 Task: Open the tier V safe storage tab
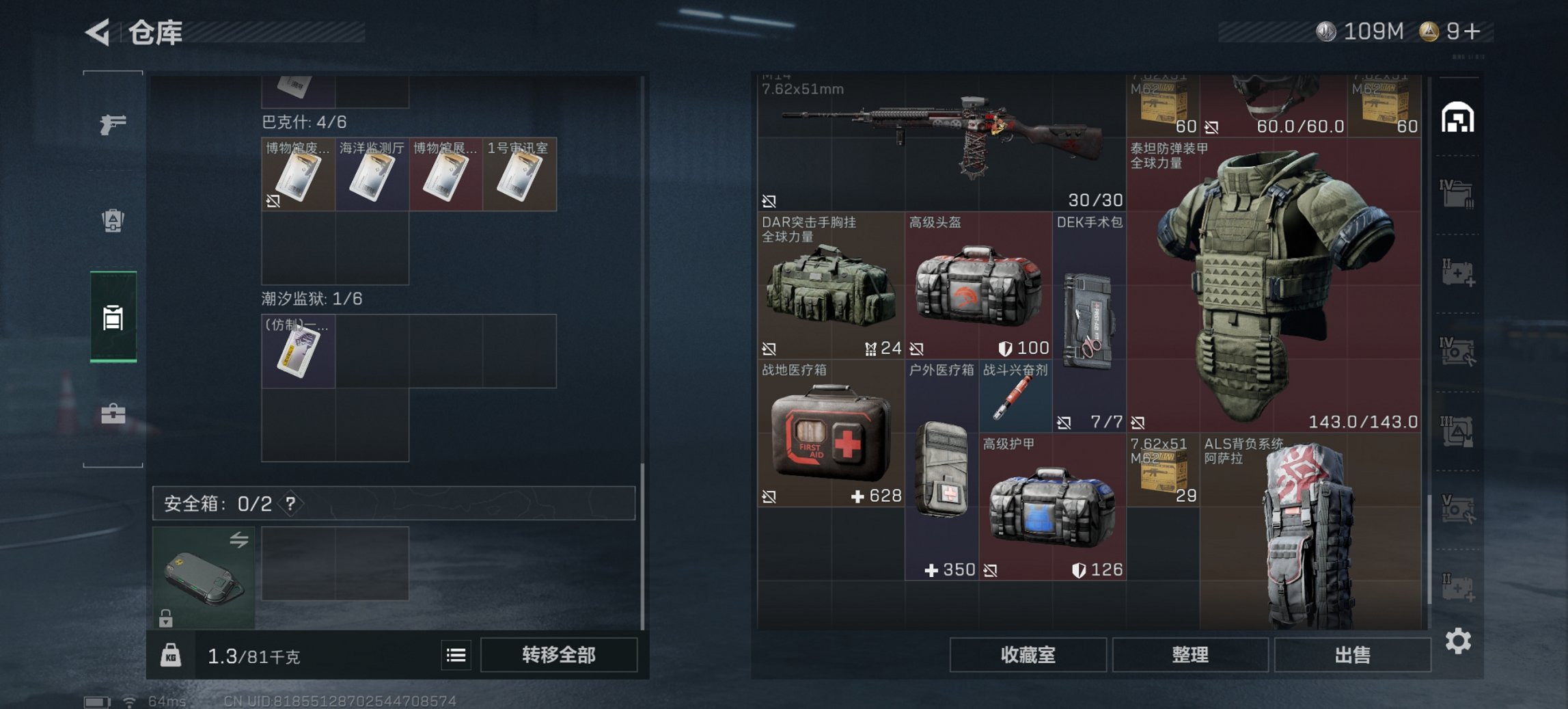1459,509
